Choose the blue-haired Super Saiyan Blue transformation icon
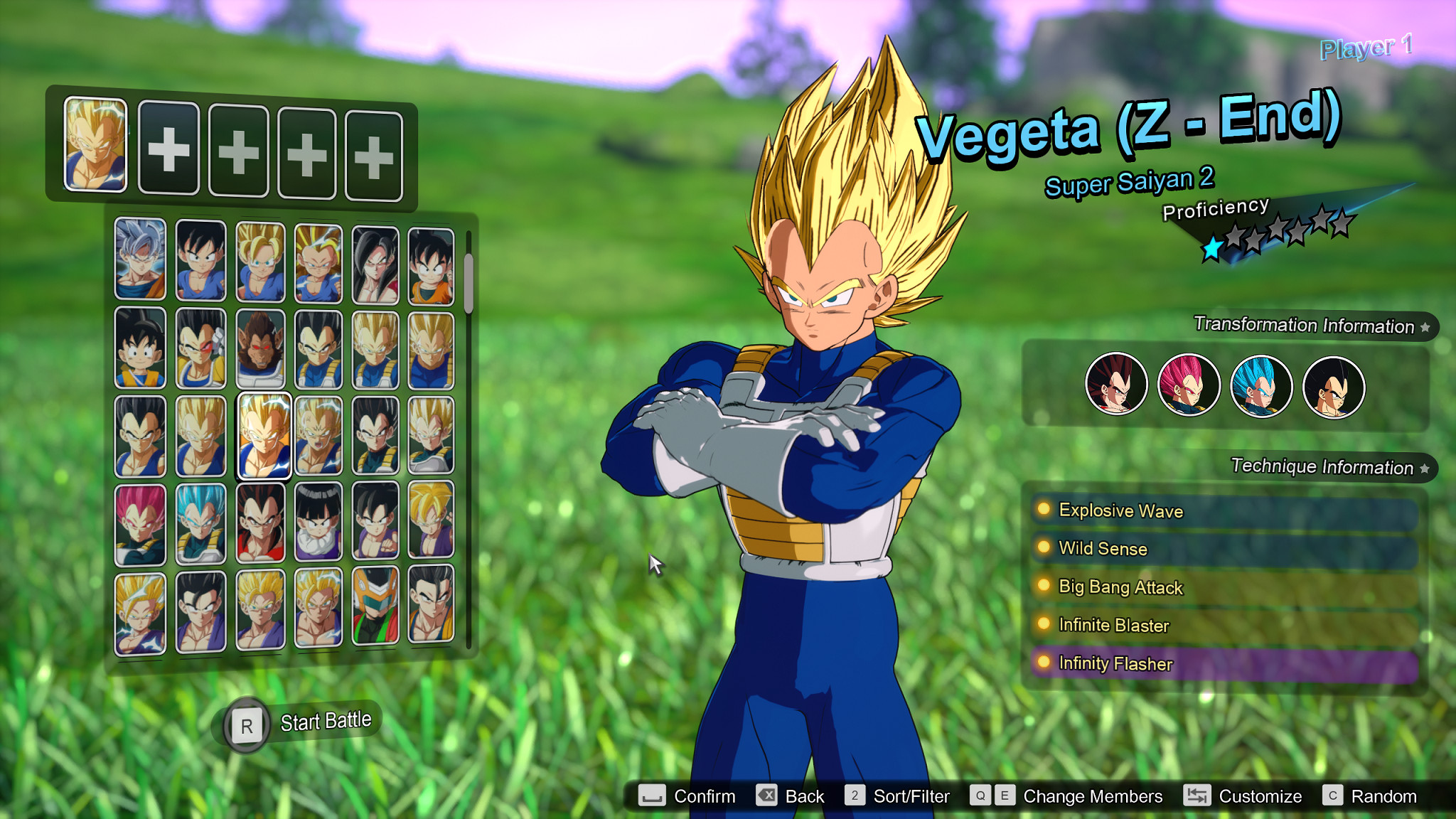 (x=1261, y=385)
